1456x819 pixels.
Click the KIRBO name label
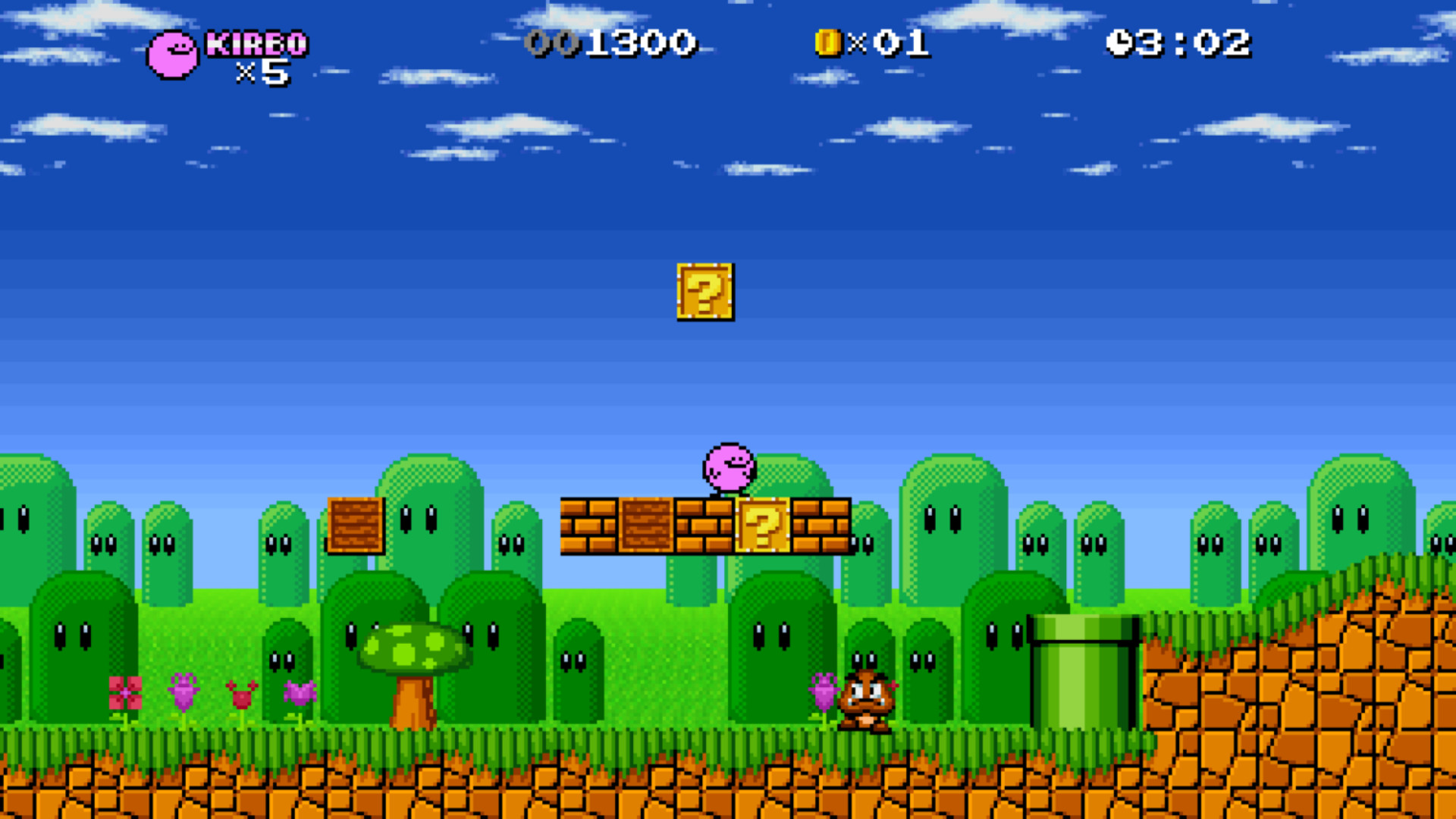(x=258, y=43)
